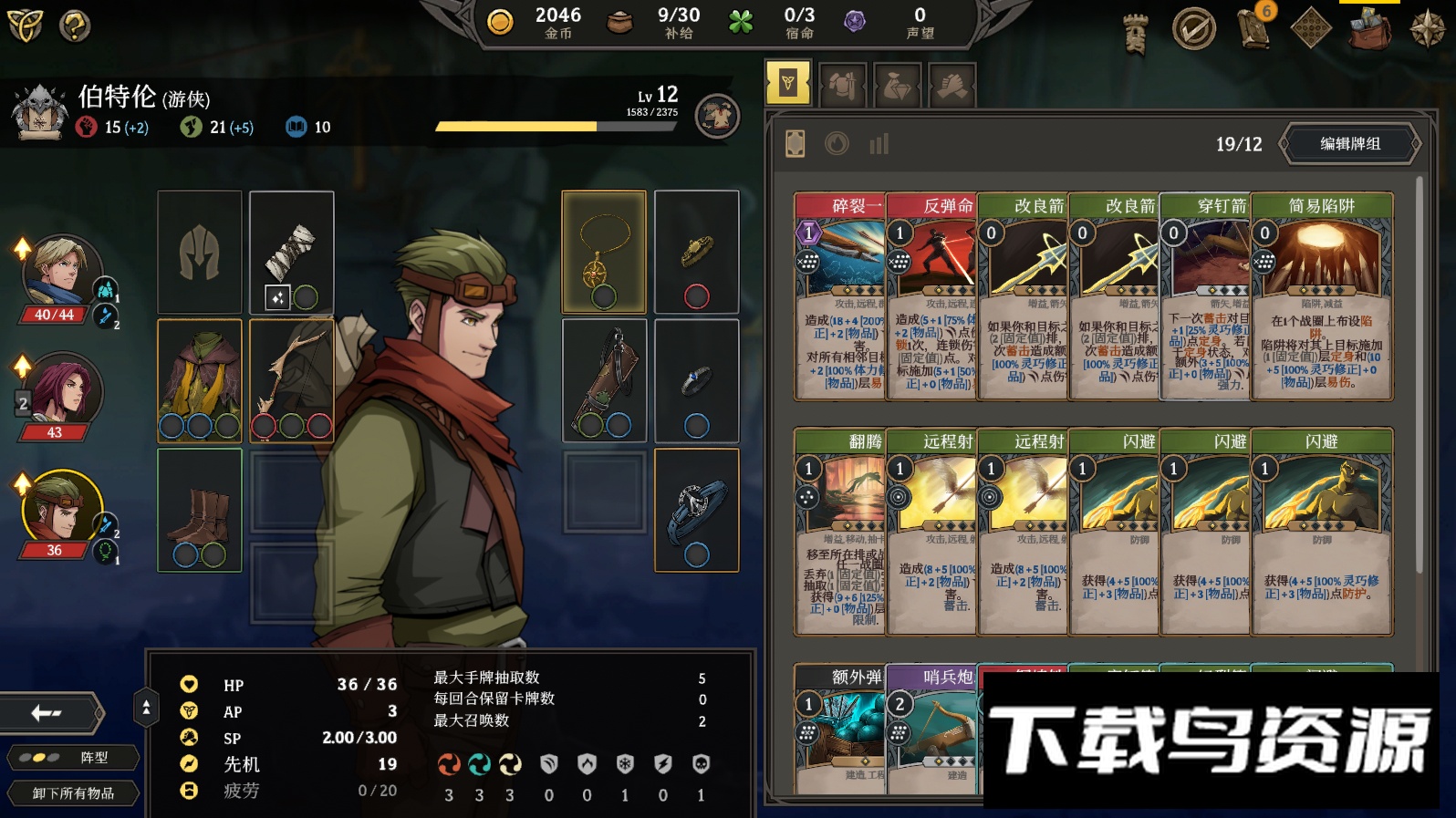Toggle the stats panel up-down arrow
The width and height of the screenshot is (1456, 818).
[146, 708]
